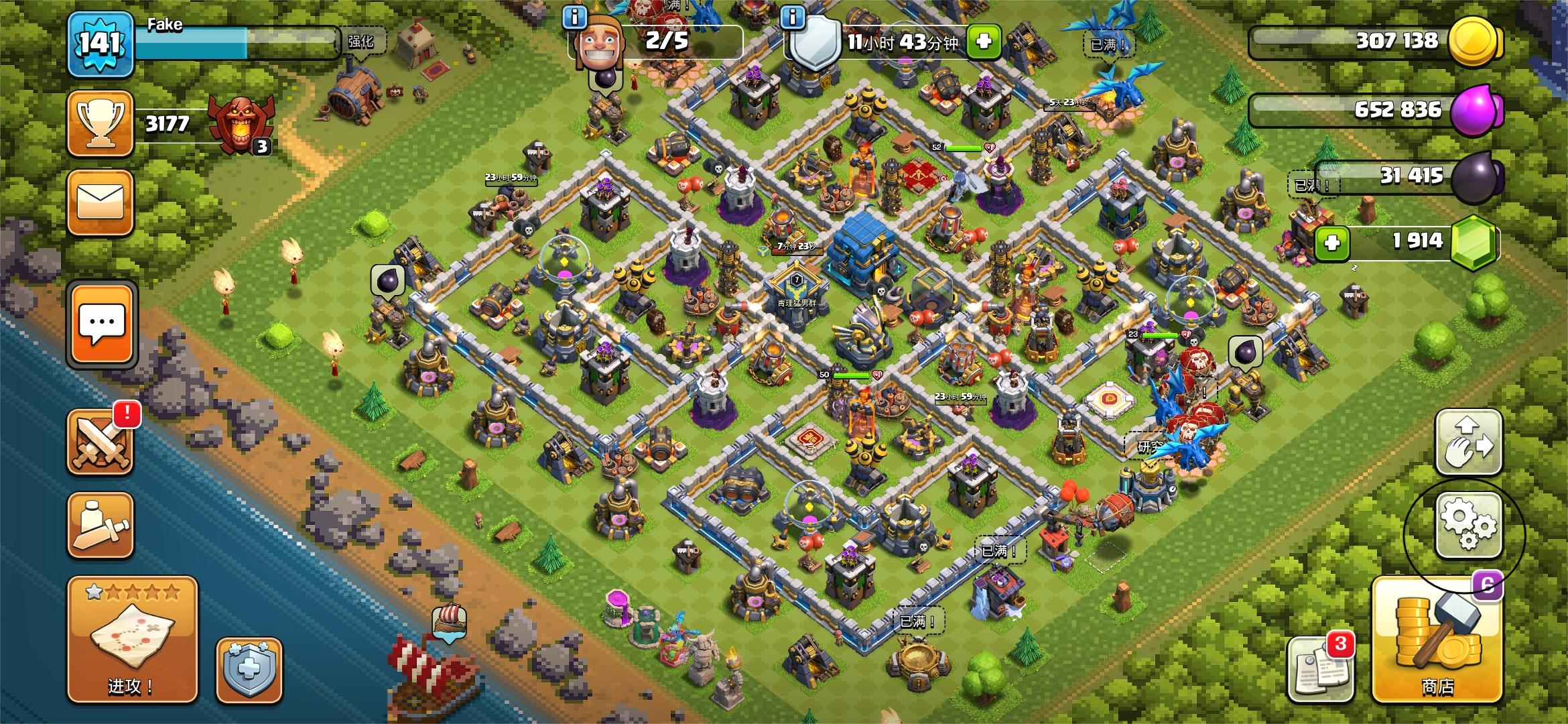View the trophy ranking button
The image size is (1568, 724).
[x=101, y=123]
